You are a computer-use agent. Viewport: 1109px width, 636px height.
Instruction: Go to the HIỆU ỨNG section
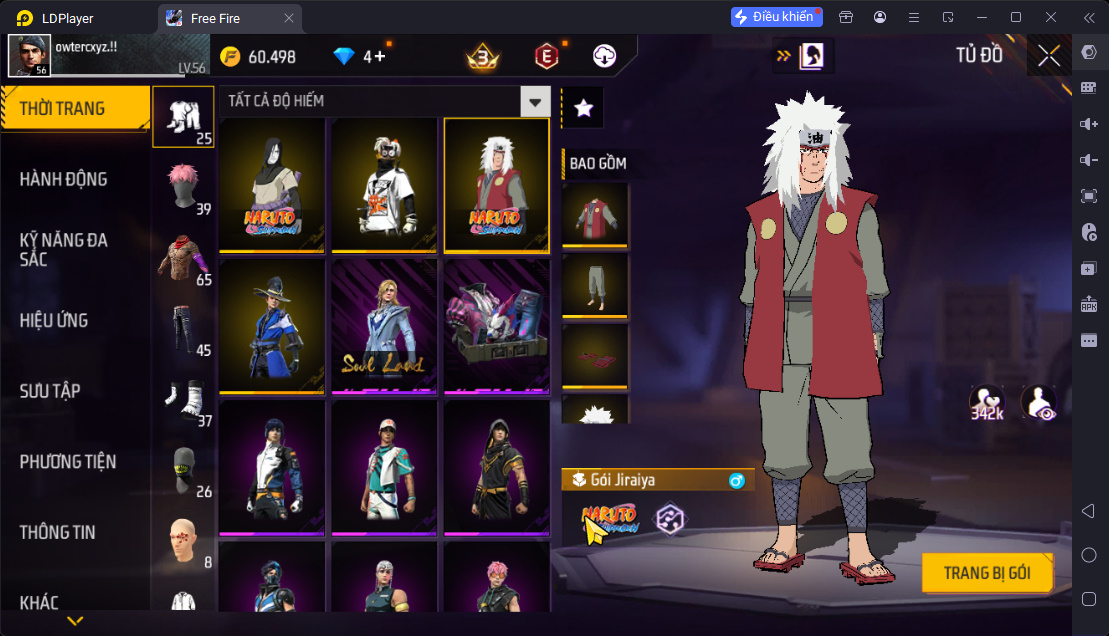coord(54,320)
